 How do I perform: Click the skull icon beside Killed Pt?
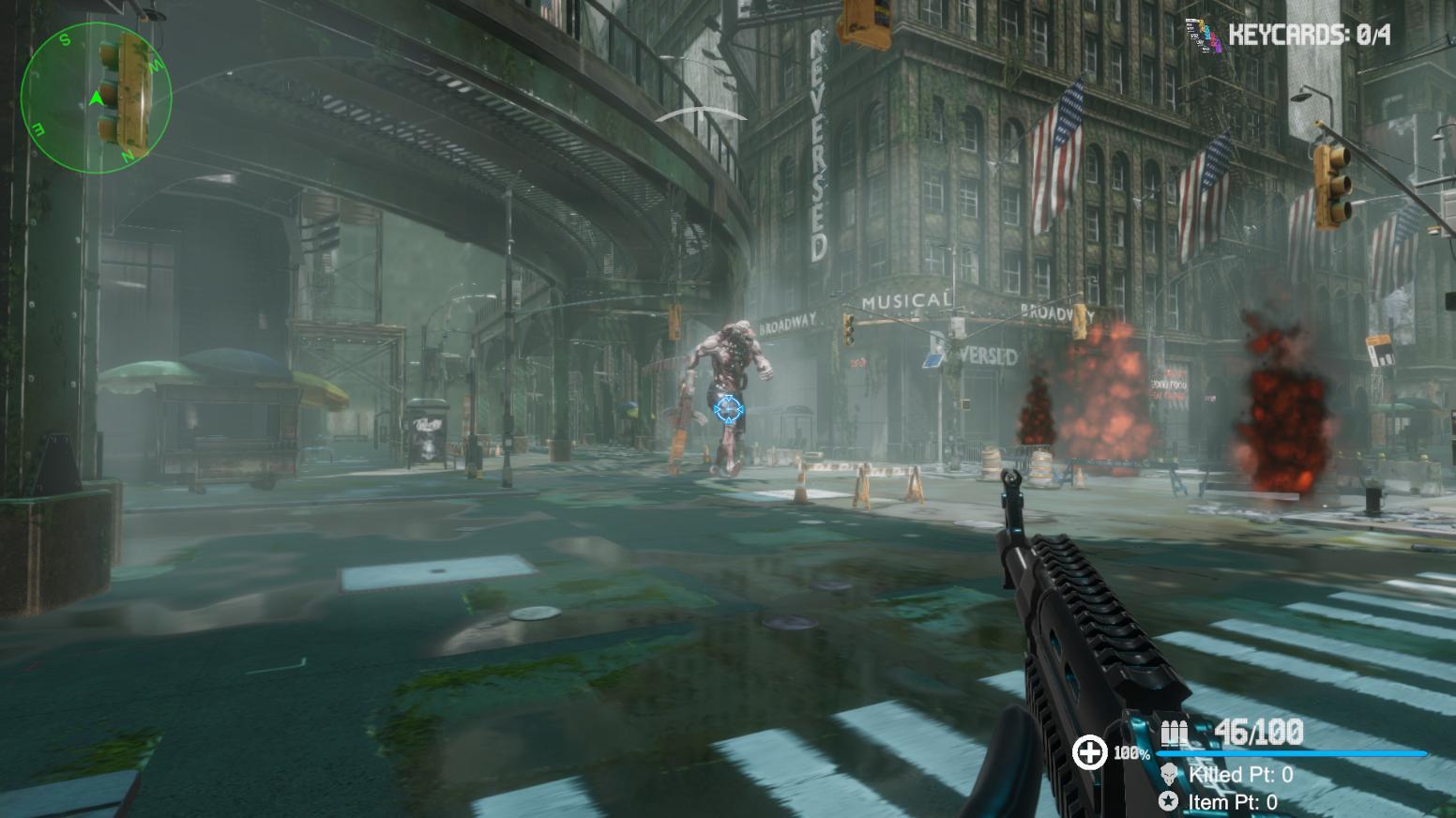(1169, 775)
